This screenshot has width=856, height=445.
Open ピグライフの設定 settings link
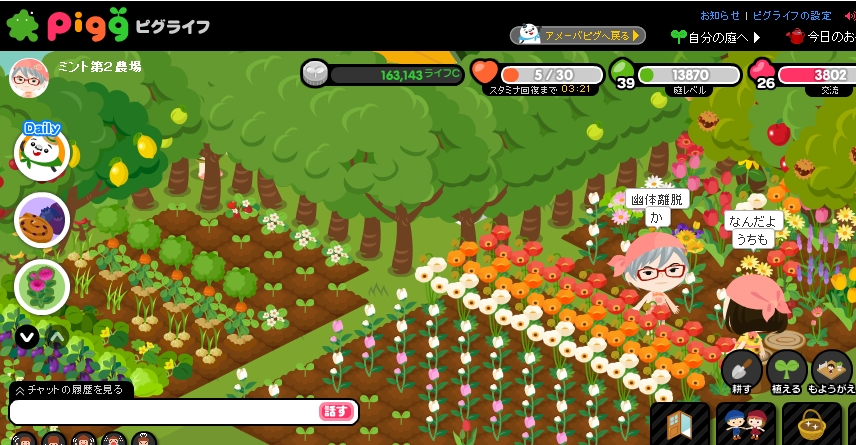pos(791,15)
